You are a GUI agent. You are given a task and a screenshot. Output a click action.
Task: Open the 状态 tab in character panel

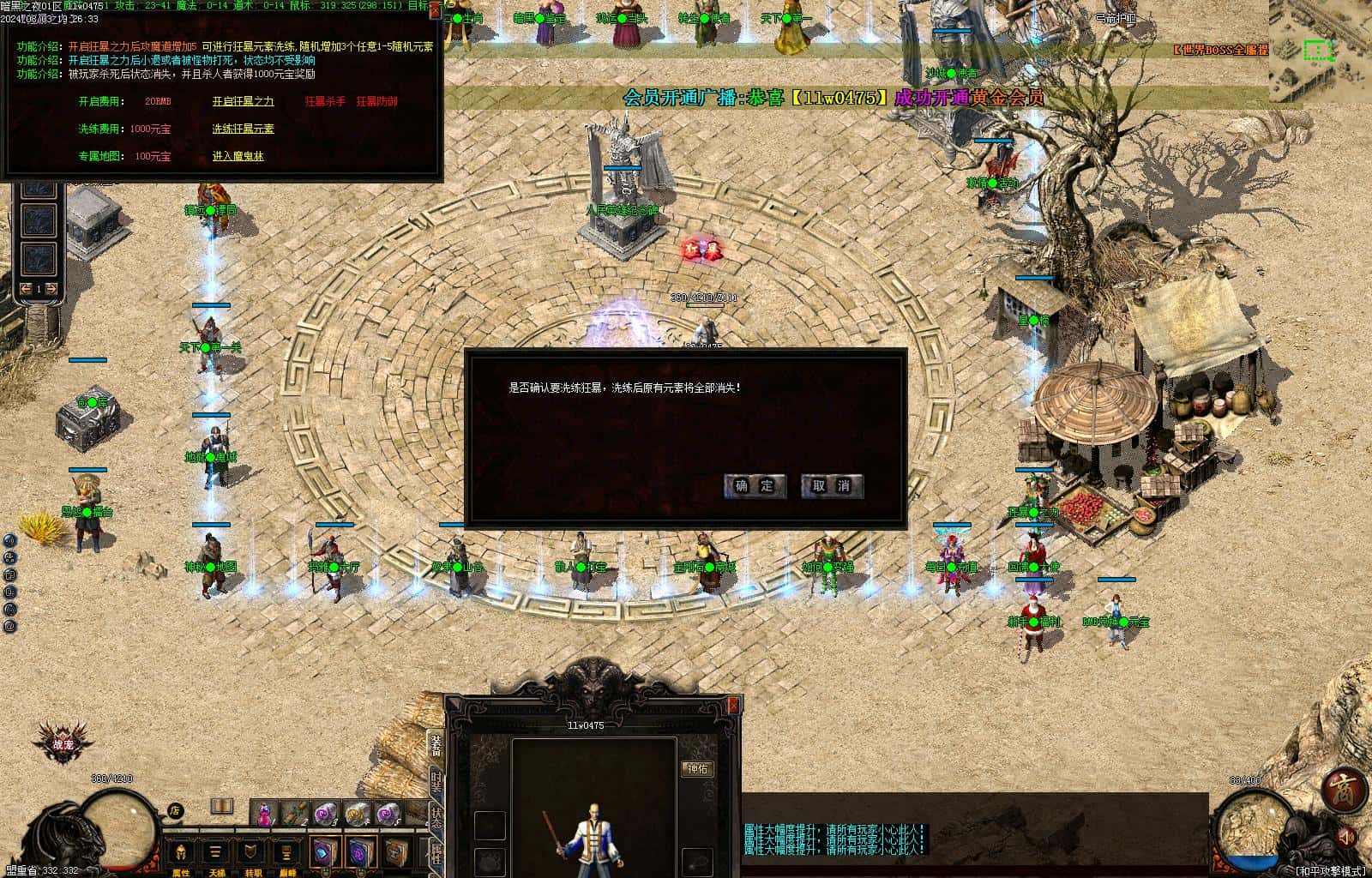click(x=436, y=816)
